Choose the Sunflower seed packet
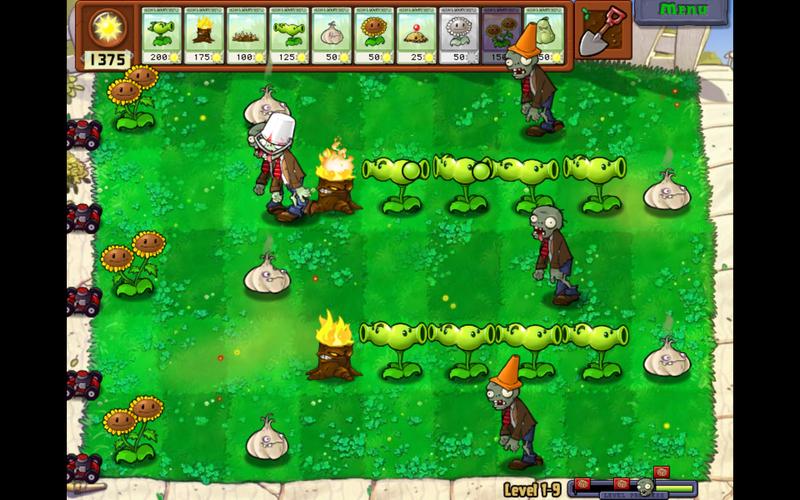 (374, 37)
